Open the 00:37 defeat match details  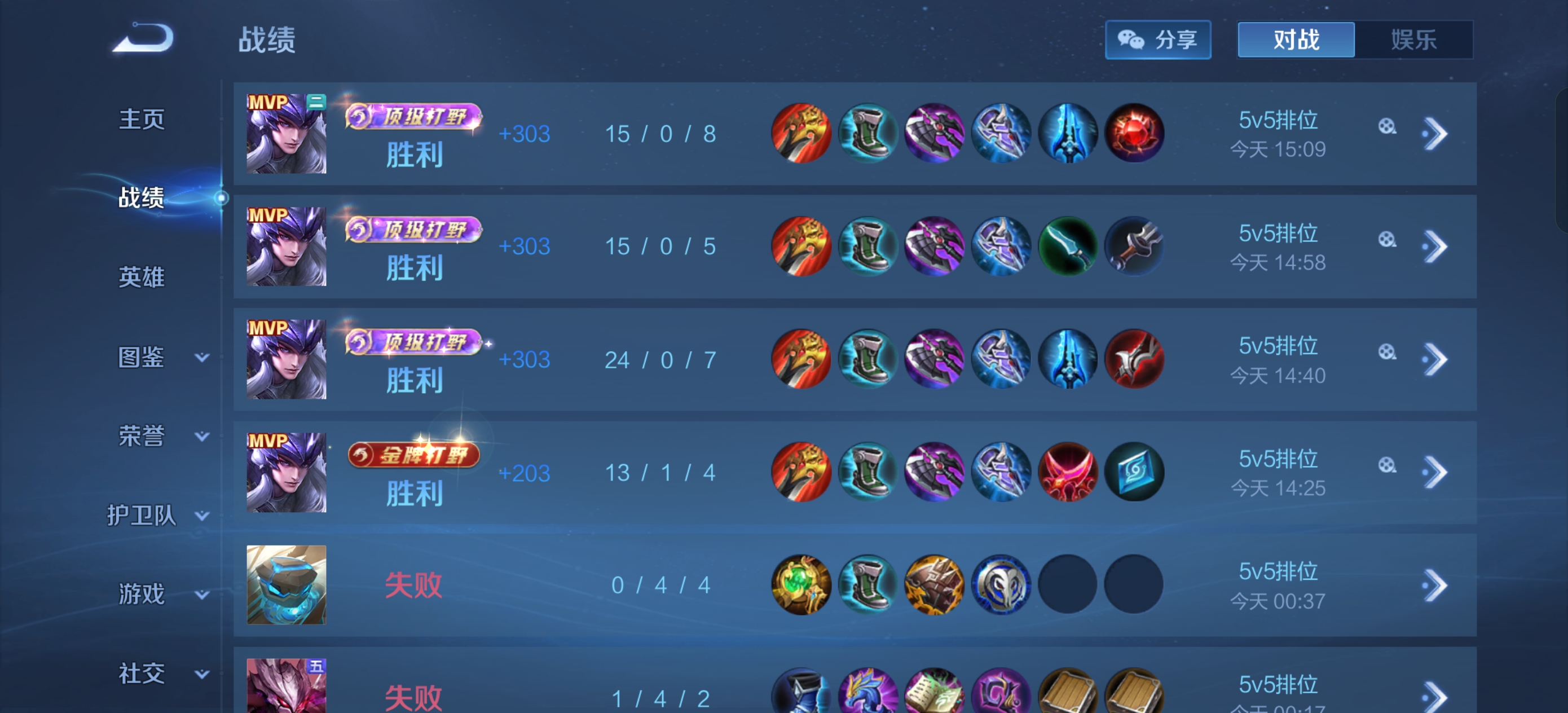[1434, 586]
